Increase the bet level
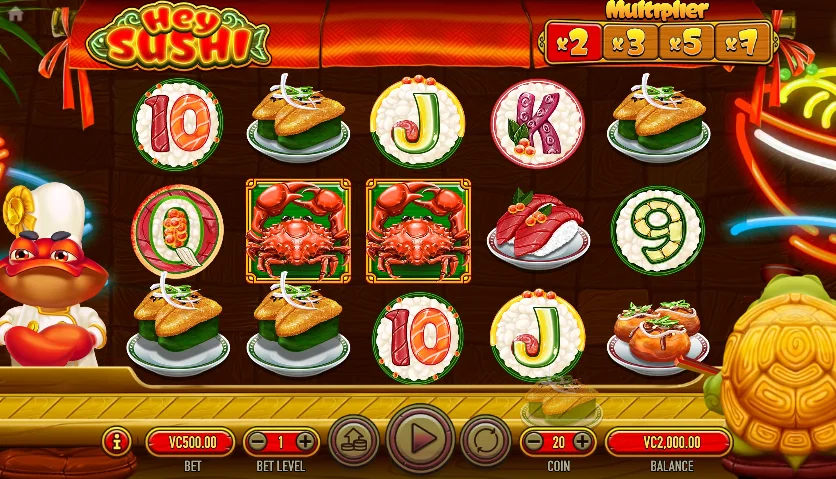Screen dimensions: 836x479 click(305, 441)
